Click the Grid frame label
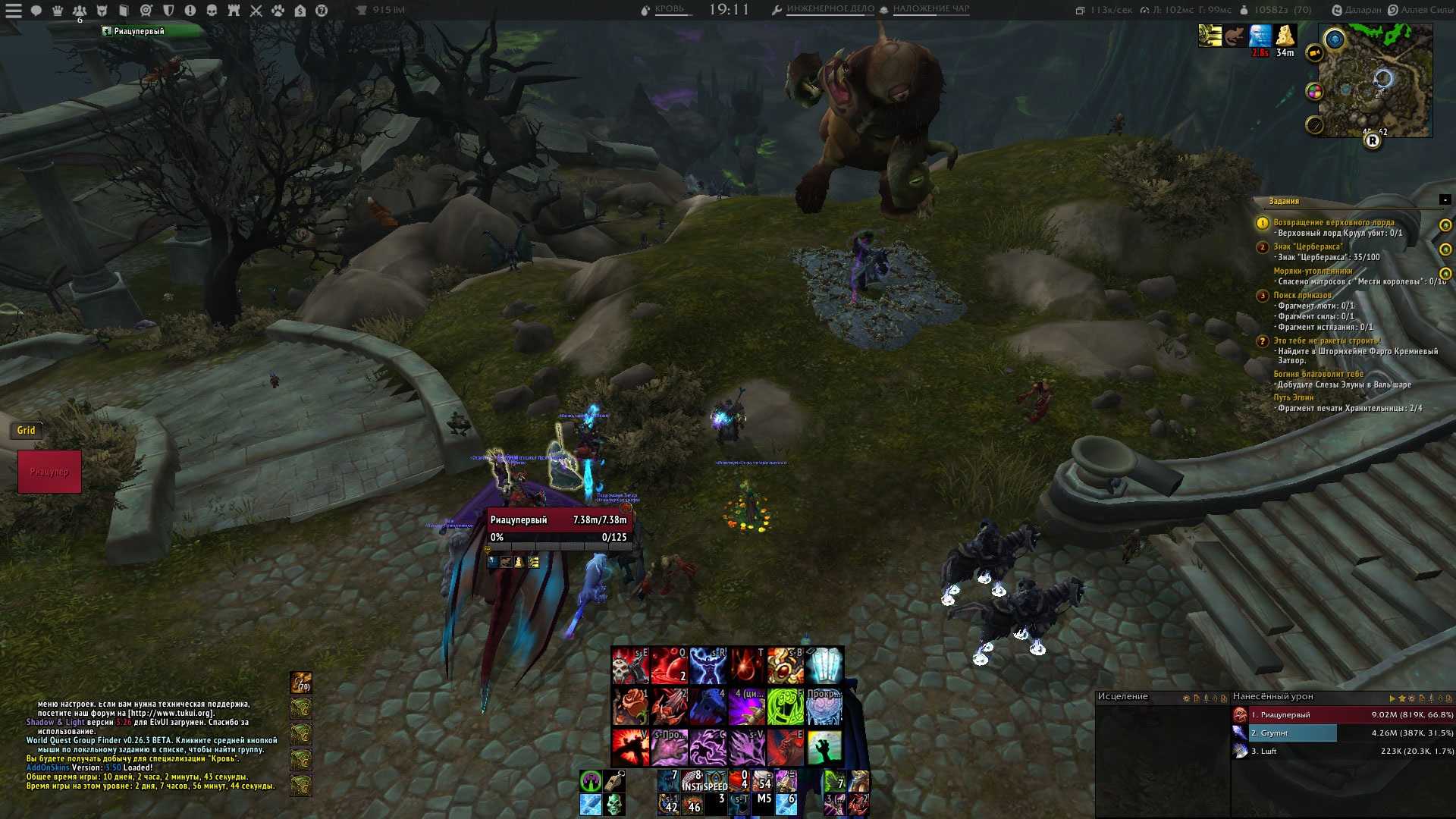1456x819 pixels. (27, 430)
